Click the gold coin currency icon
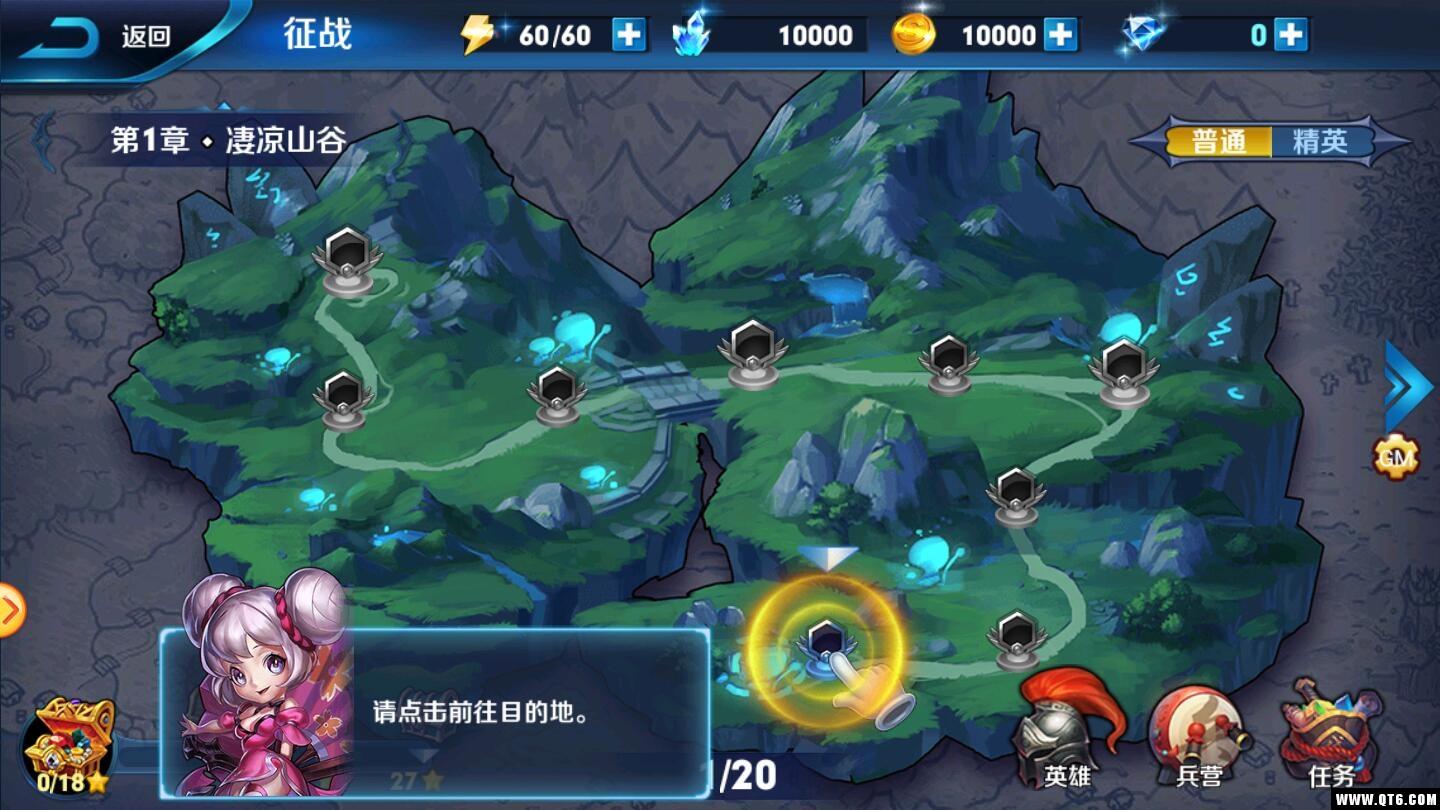1440x810 pixels. point(916,34)
